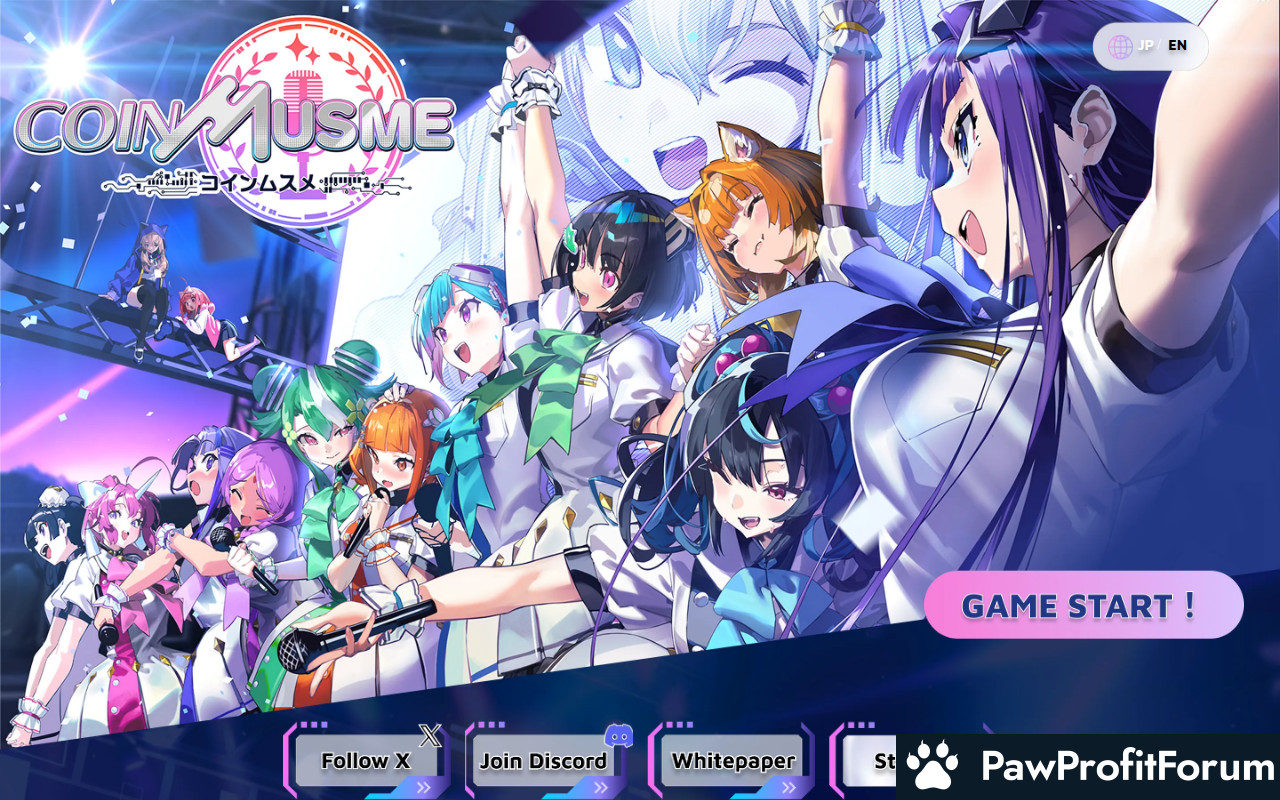
Task: Switch language to EN
Action: click(x=1177, y=45)
